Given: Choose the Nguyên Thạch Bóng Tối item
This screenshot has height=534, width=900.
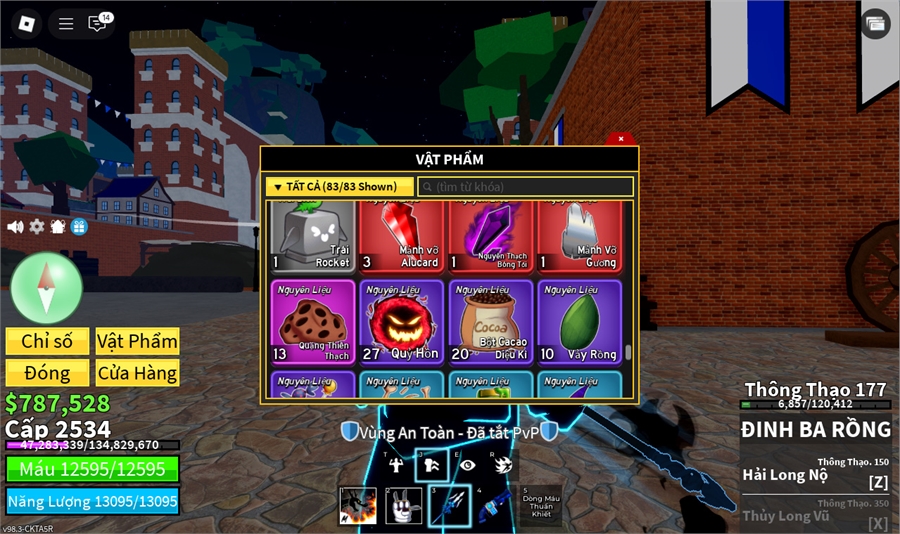Looking at the screenshot, I should click(491, 236).
